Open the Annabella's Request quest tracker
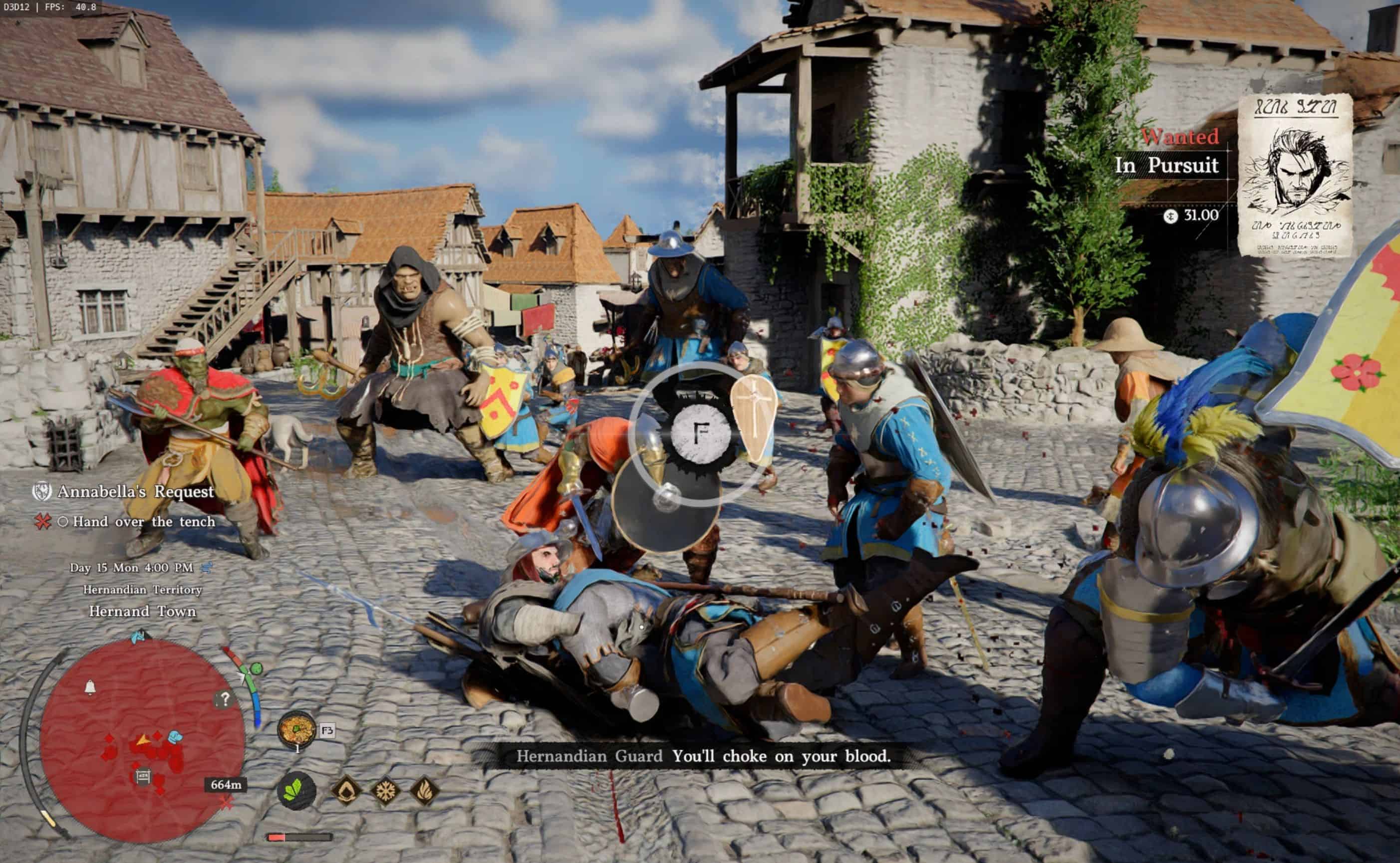The height and width of the screenshot is (863, 1400). (135, 491)
